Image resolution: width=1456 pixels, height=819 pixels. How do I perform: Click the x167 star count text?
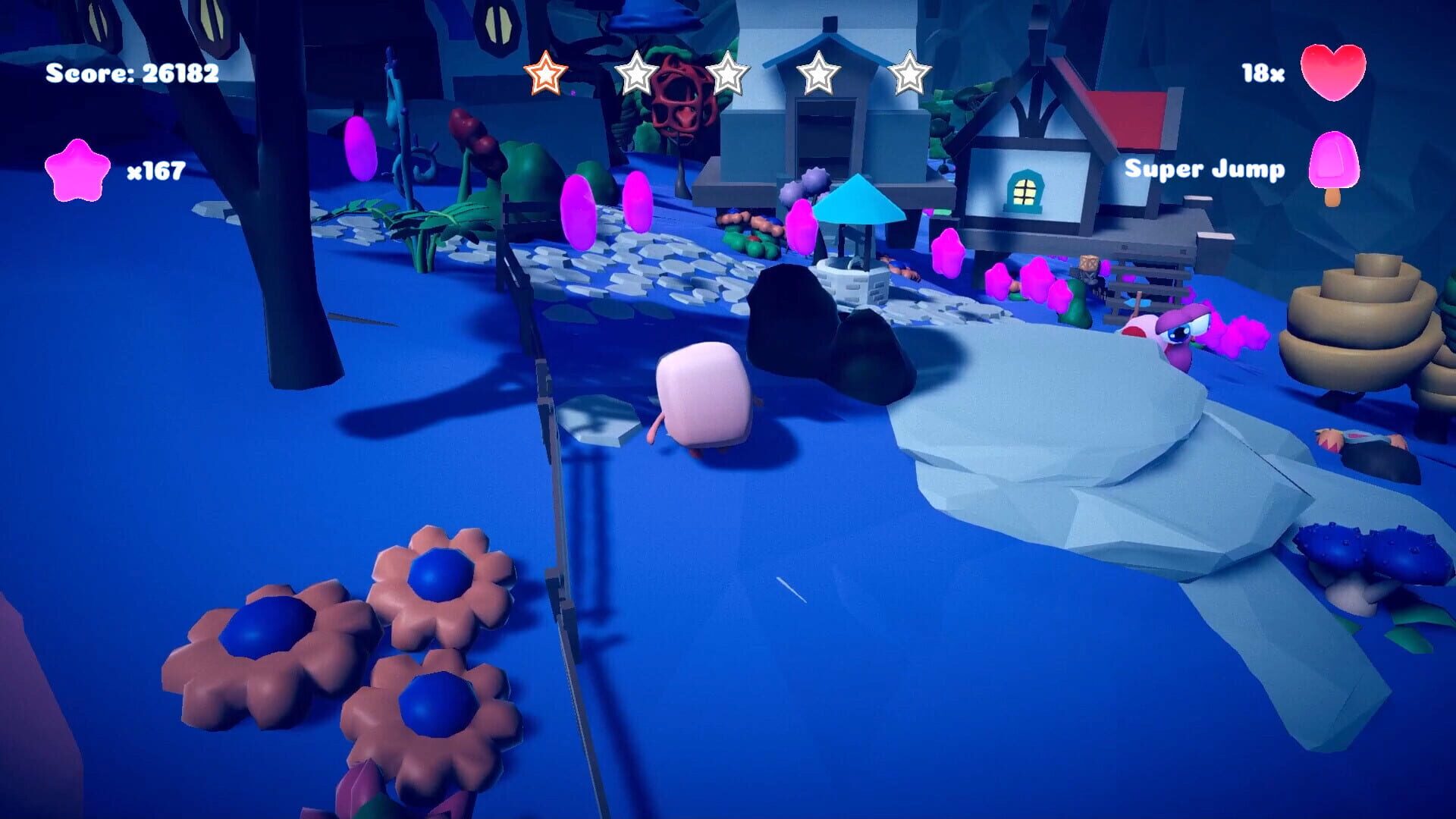pyautogui.click(x=155, y=171)
